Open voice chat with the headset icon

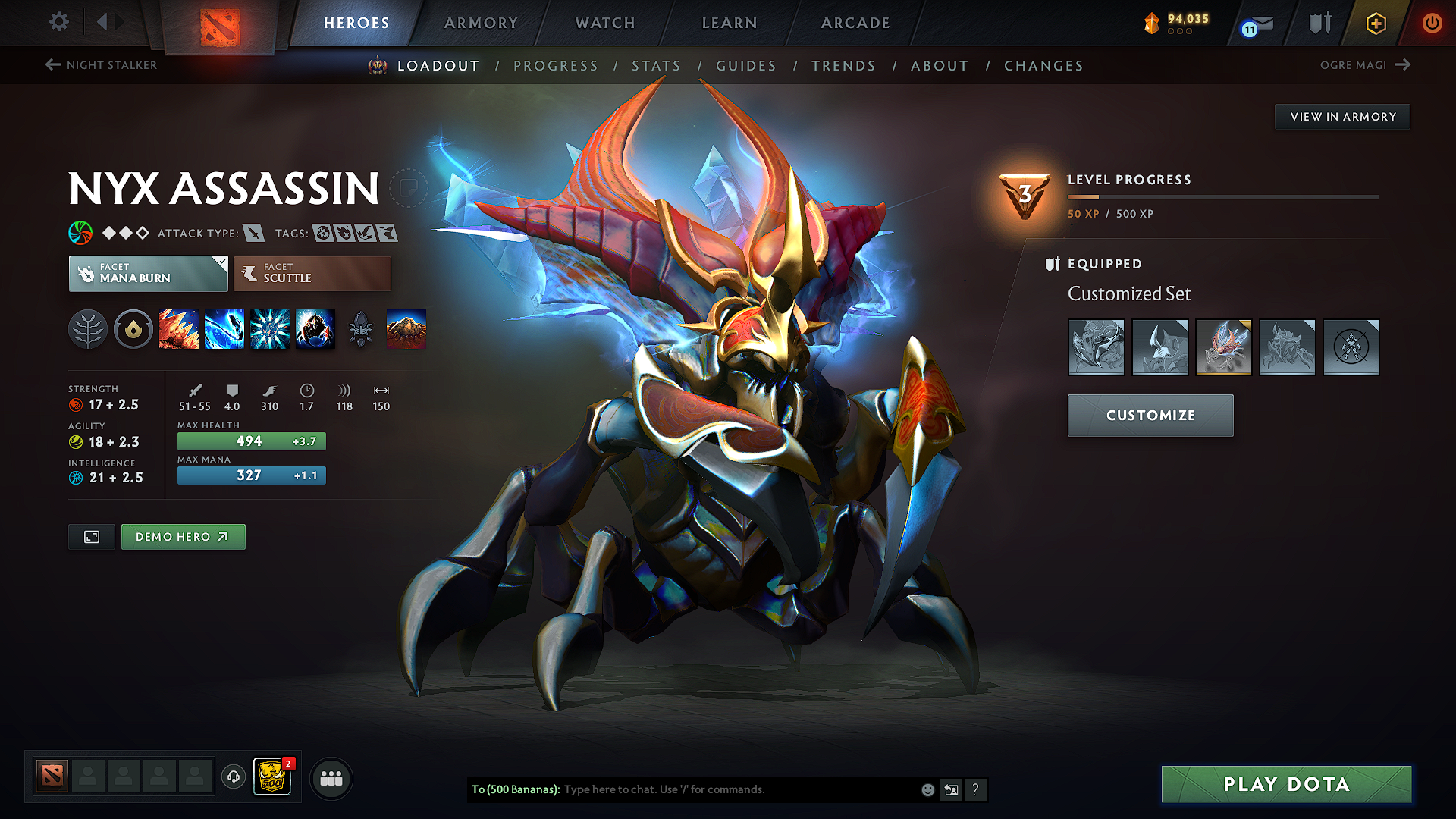(234, 778)
